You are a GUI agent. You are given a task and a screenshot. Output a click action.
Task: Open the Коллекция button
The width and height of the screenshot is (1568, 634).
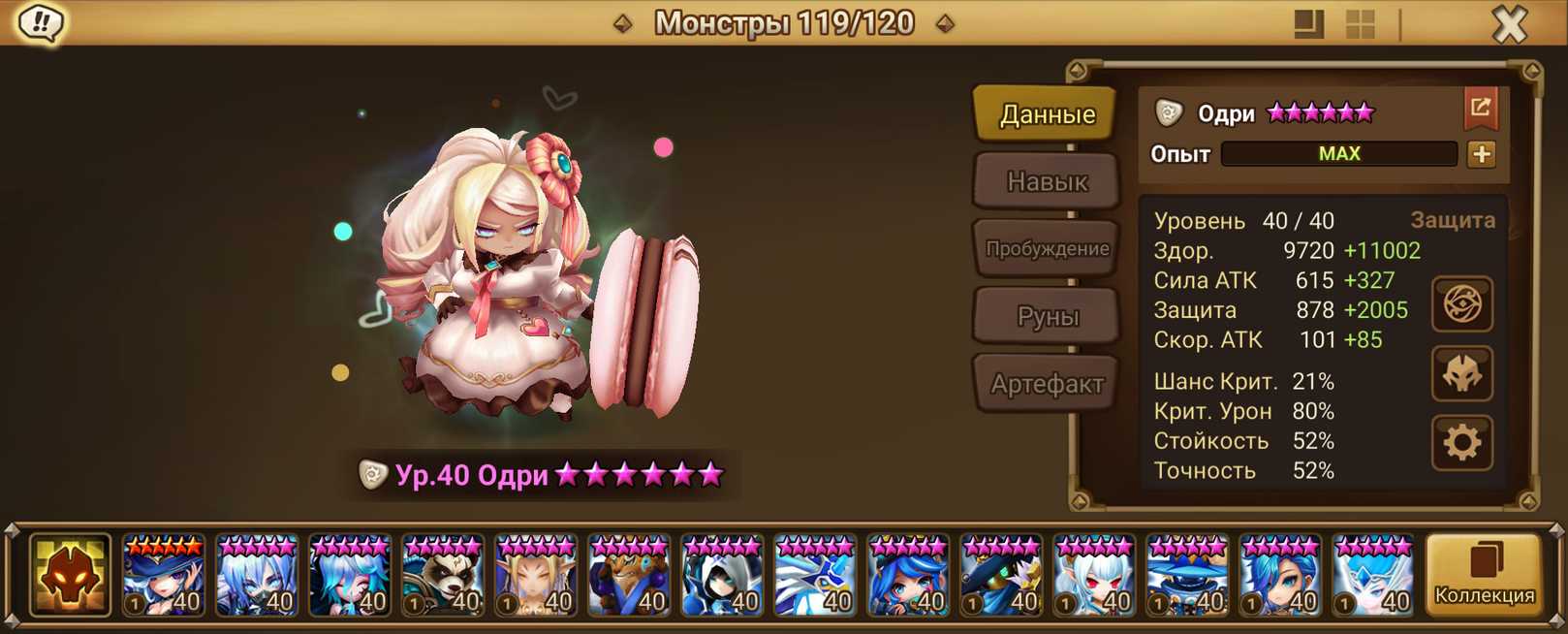click(x=1484, y=574)
